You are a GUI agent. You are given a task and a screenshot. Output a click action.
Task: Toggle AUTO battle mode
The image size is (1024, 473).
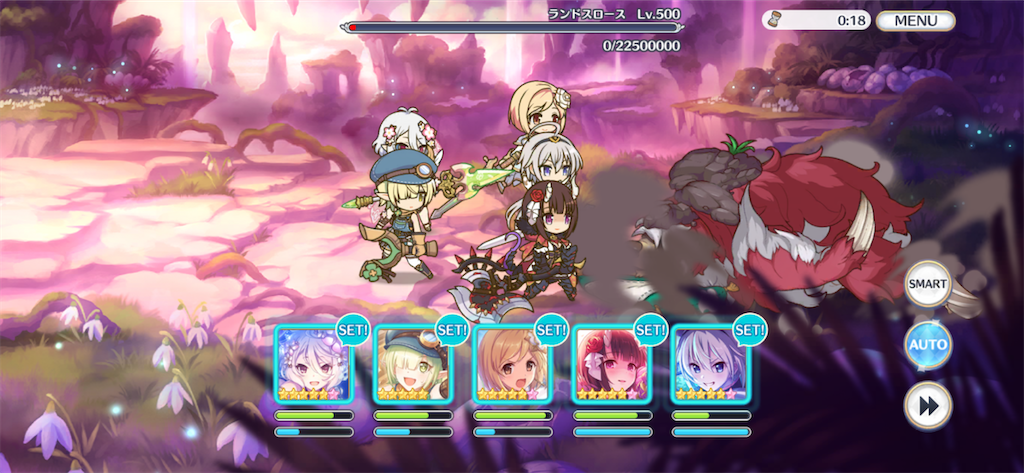tap(927, 345)
